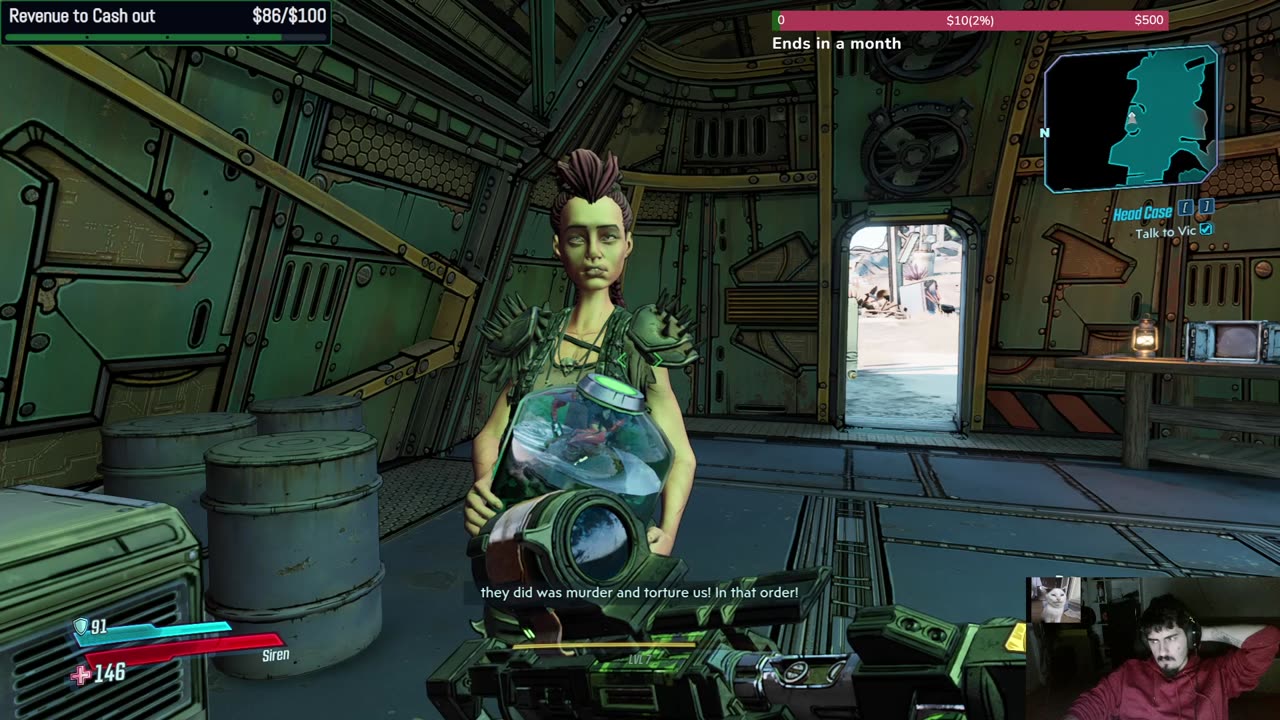Image resolution: width=1280 pixels, height=720 pixels.
Task: Toggle the Talk to Vic objective checkbox
Action: pos(1206,230)
